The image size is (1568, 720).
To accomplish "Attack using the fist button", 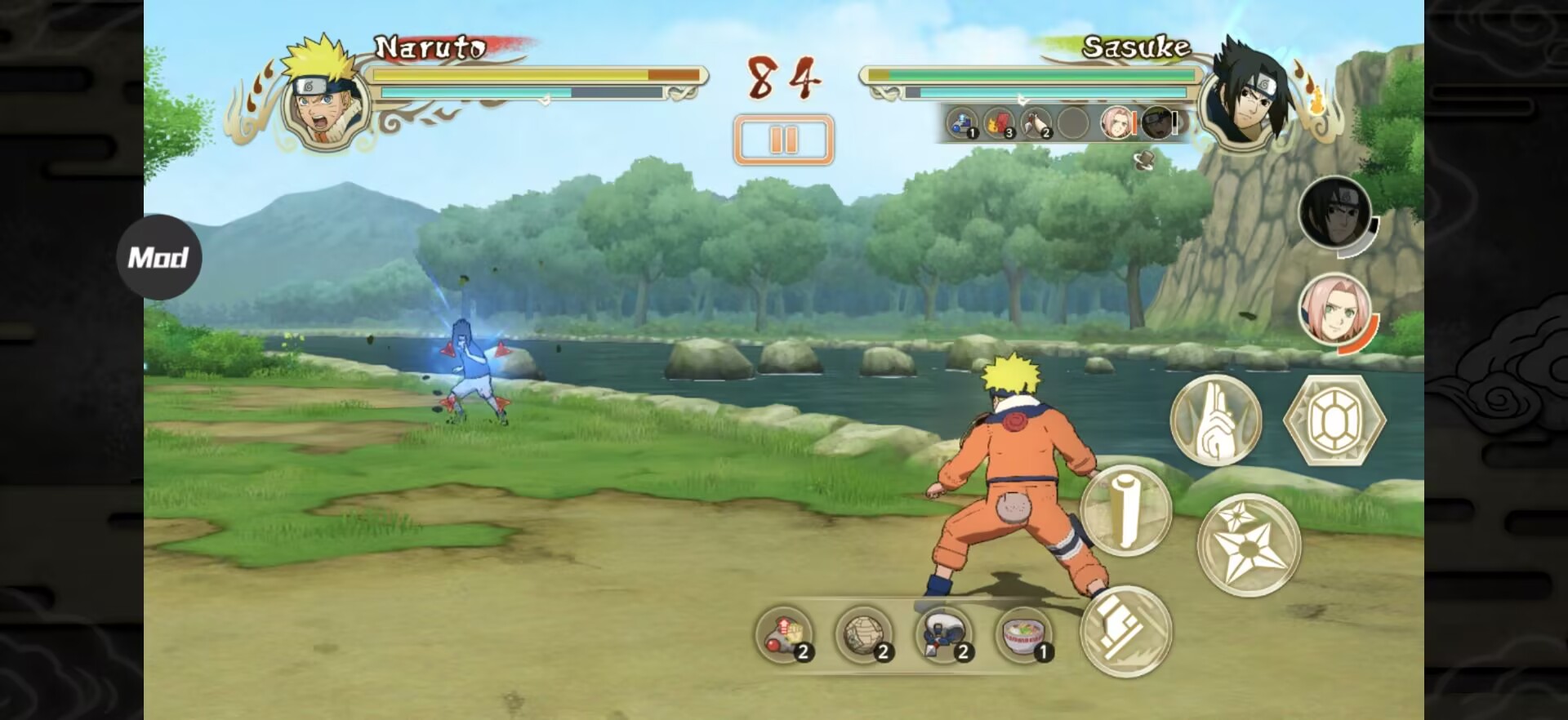I will click(x=1126, y=631).
